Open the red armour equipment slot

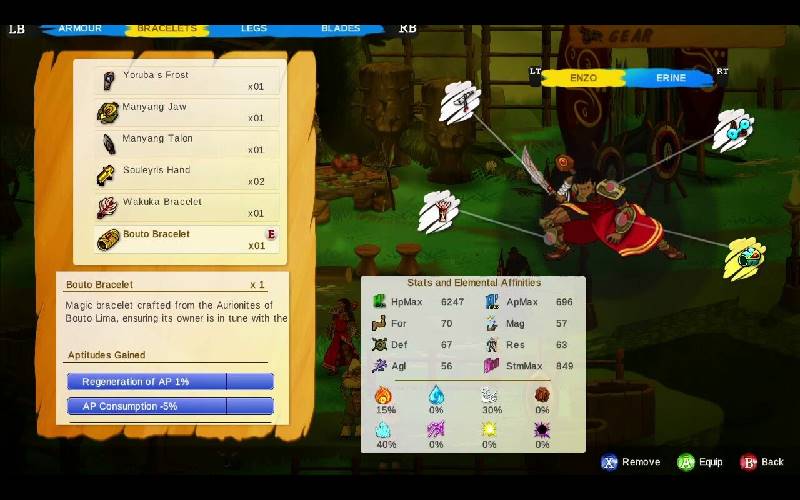coord(440,211)
